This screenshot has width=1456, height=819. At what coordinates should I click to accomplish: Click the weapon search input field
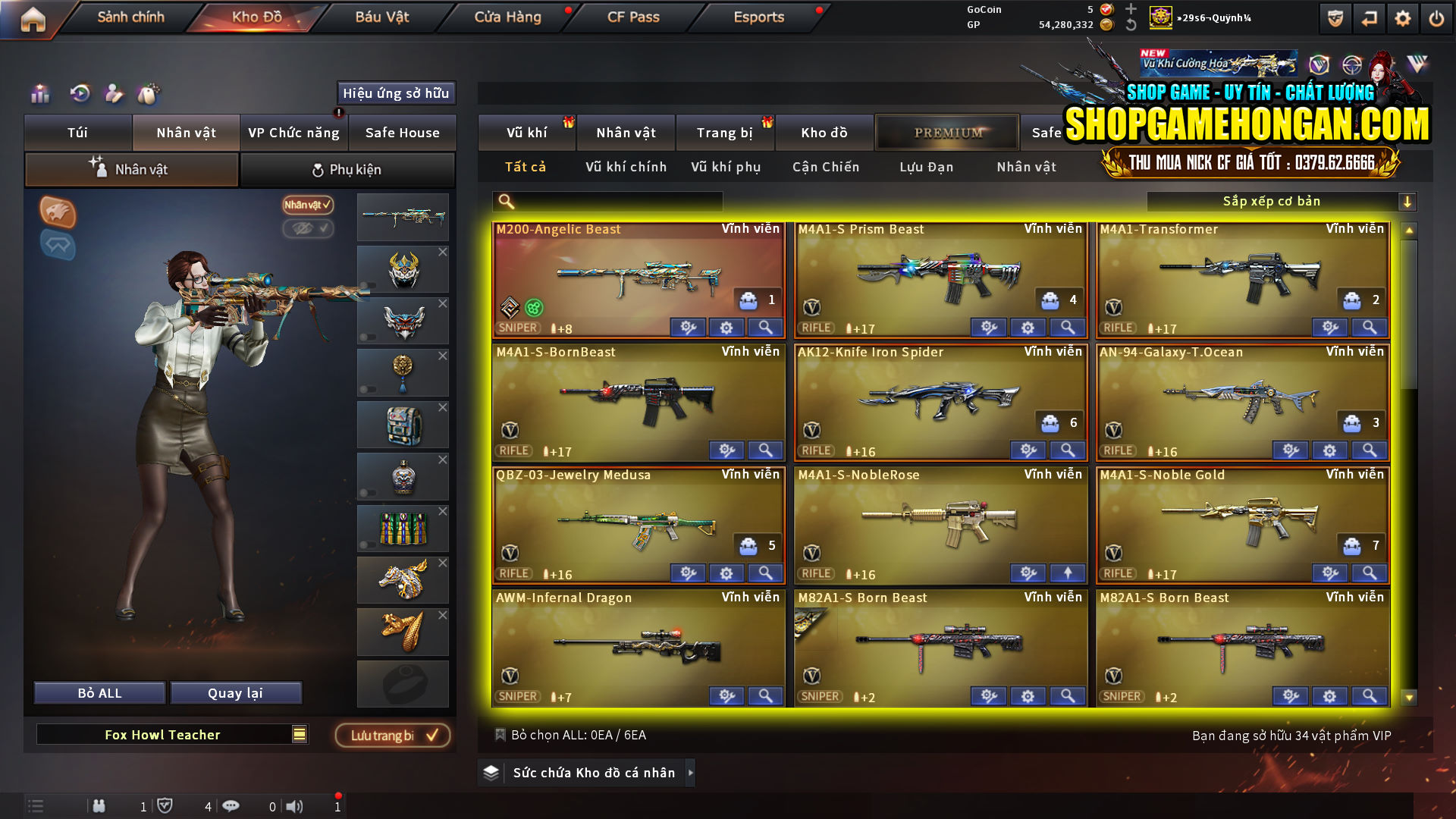point(607,201)
